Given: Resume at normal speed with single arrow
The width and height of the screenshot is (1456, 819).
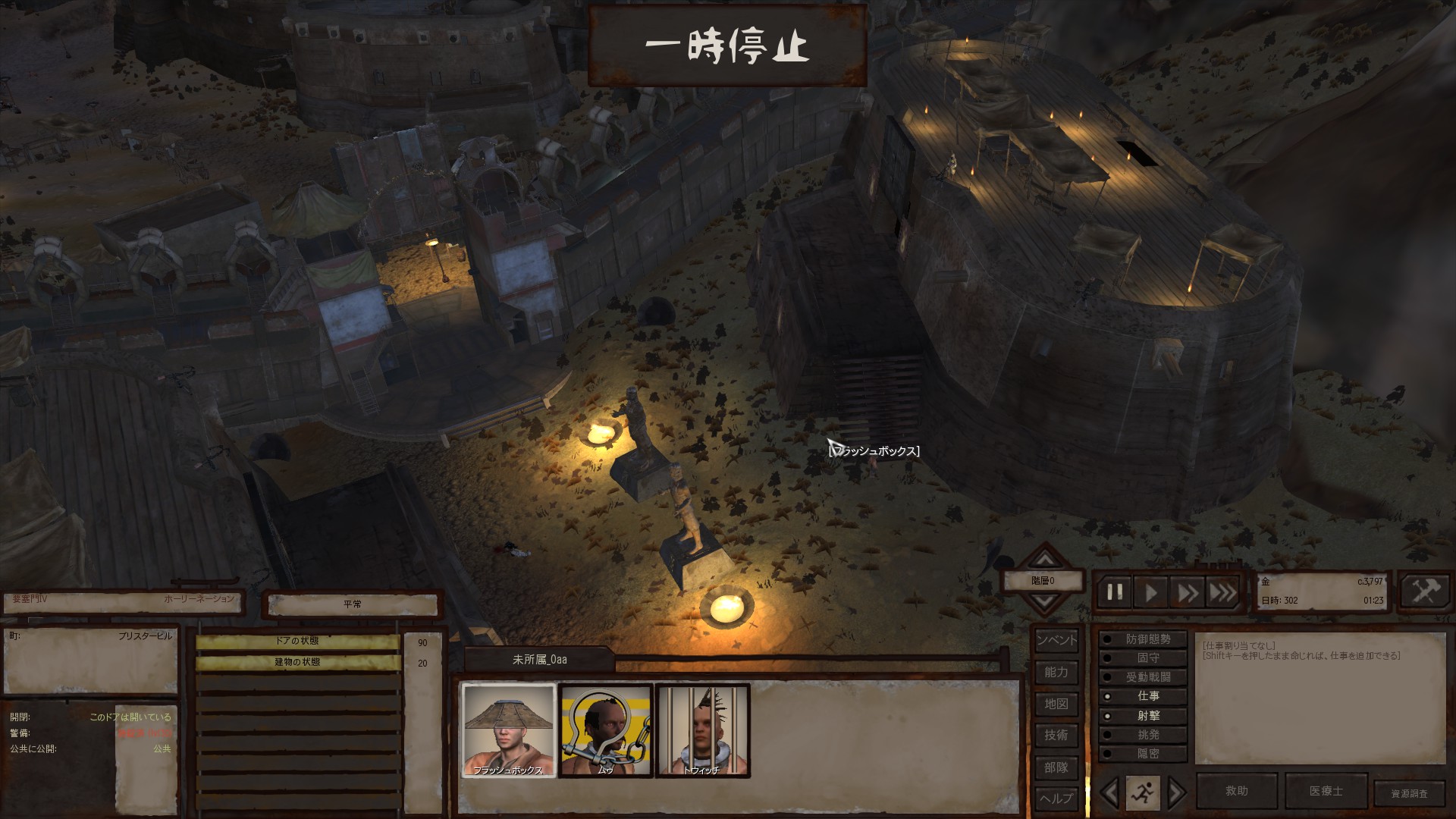Looking at the screenshot, I should [1151, 592].
